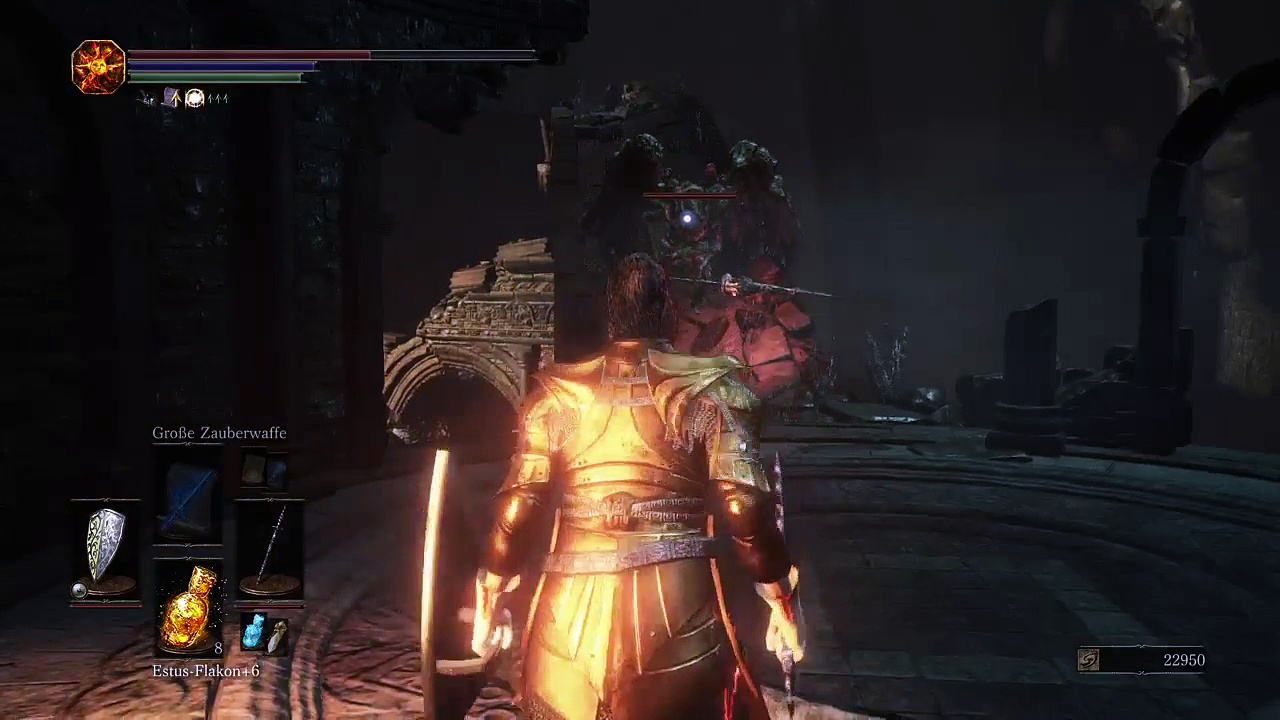Select the blue flask quick item

point(254,631)
